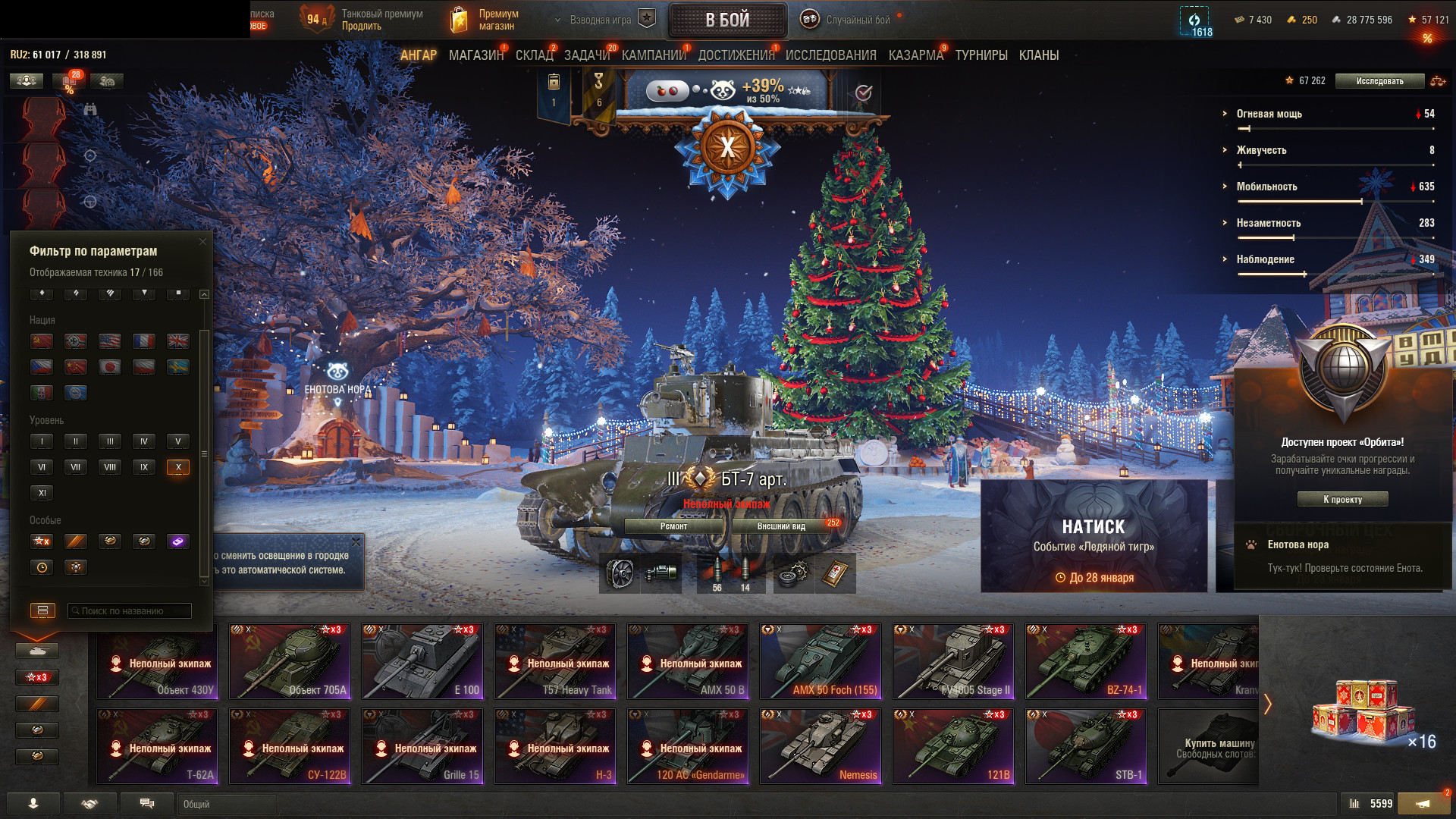Screen dimensions: 1456x819
Task: Open the МАГАЗИН tab
Action: [x=475, y=55]
